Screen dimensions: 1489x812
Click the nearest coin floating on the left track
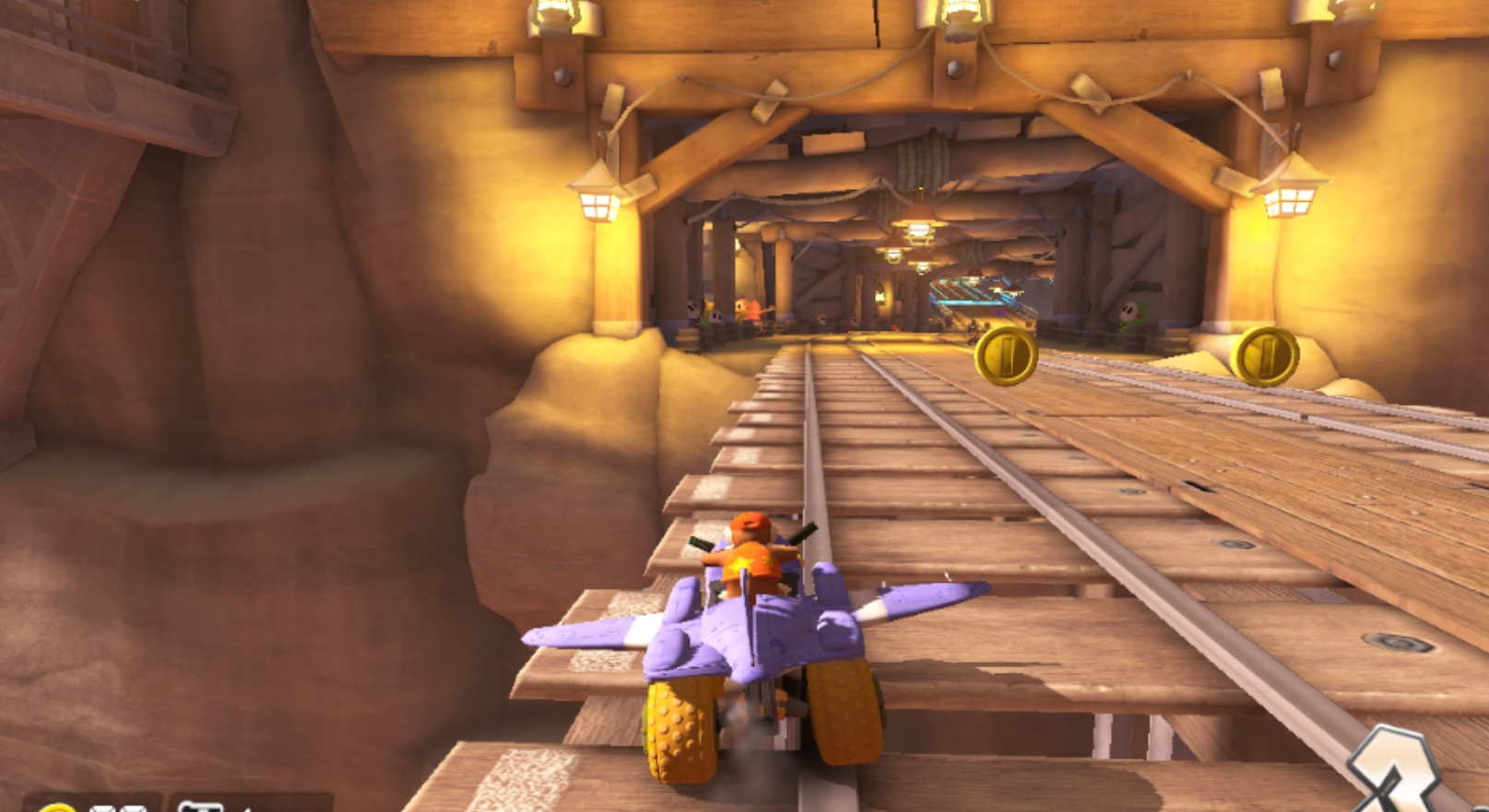[x=1010, y=354]
